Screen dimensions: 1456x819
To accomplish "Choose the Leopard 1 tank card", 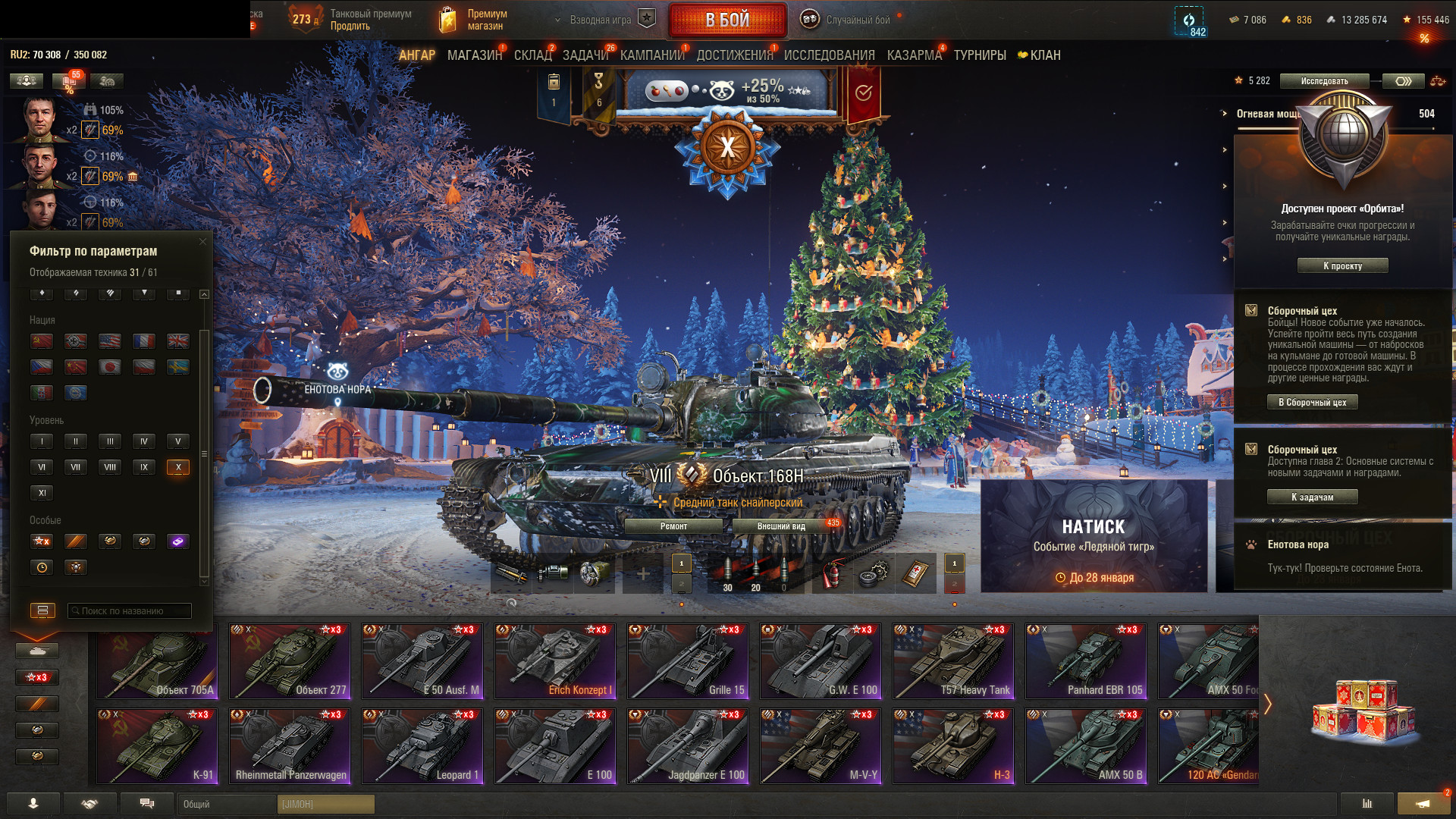I will [x=422, y=745].
